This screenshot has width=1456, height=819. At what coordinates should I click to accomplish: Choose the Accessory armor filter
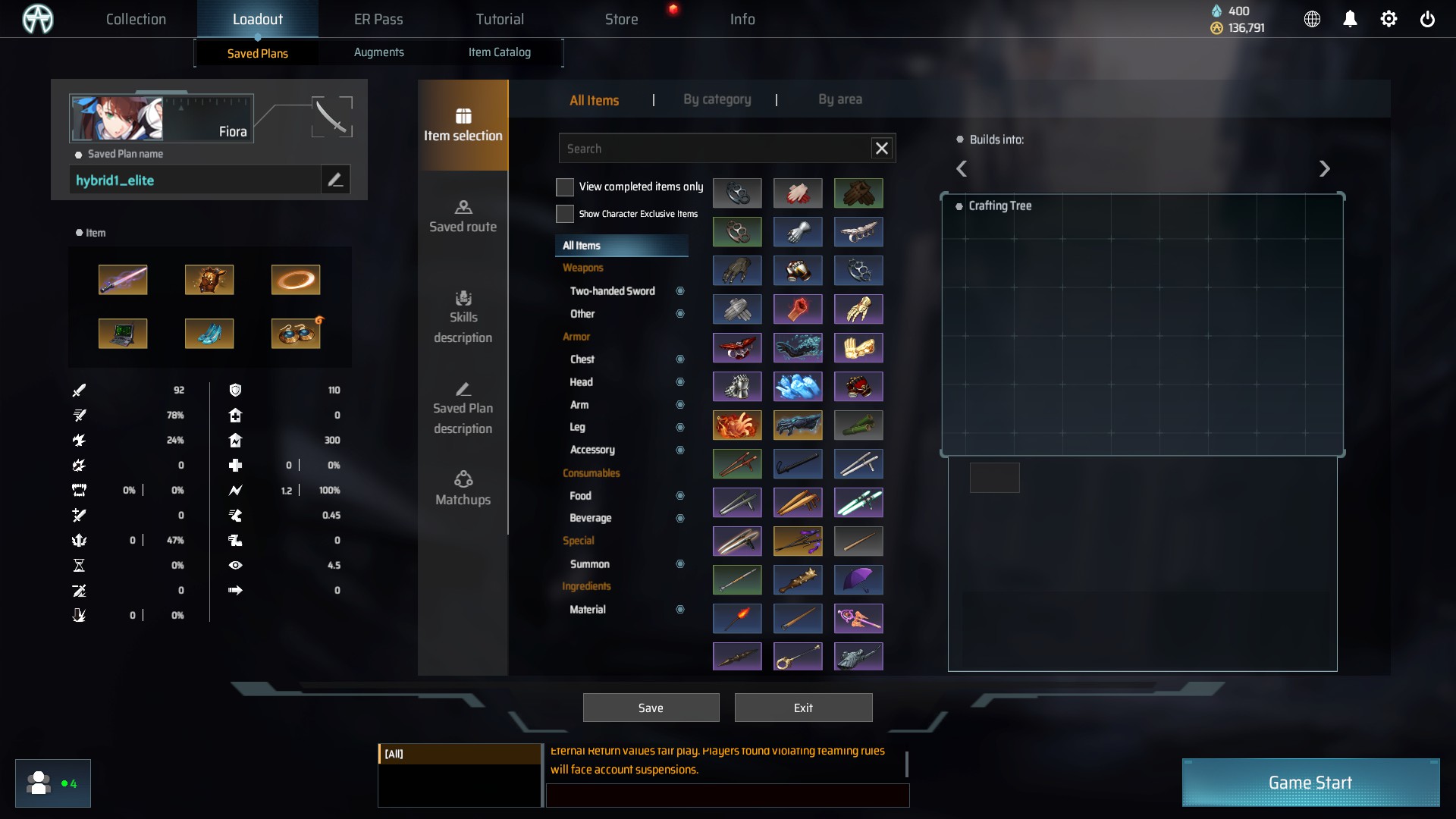click(592, 450)
